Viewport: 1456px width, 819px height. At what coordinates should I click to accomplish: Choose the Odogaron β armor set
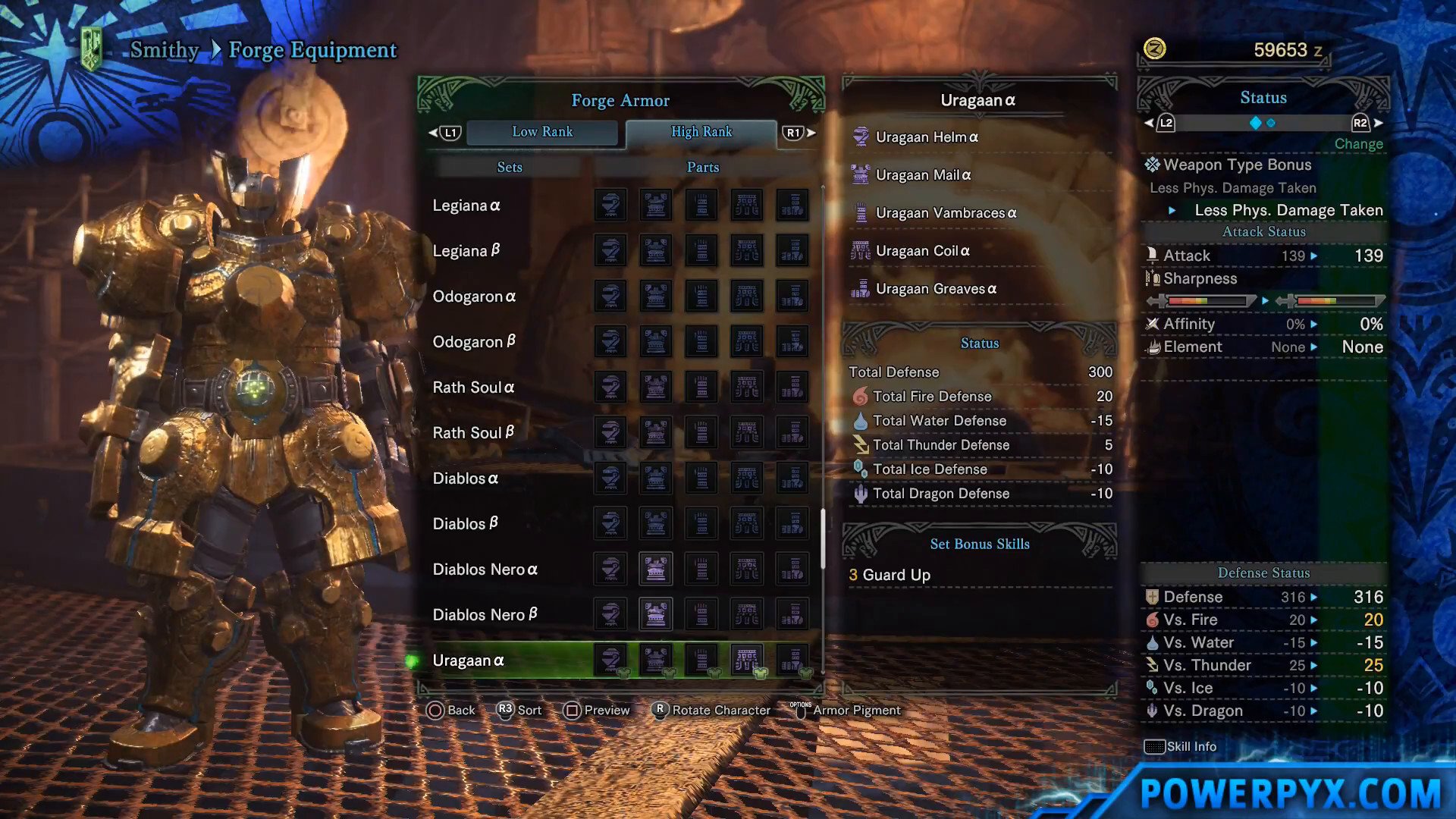click(474, 342)
